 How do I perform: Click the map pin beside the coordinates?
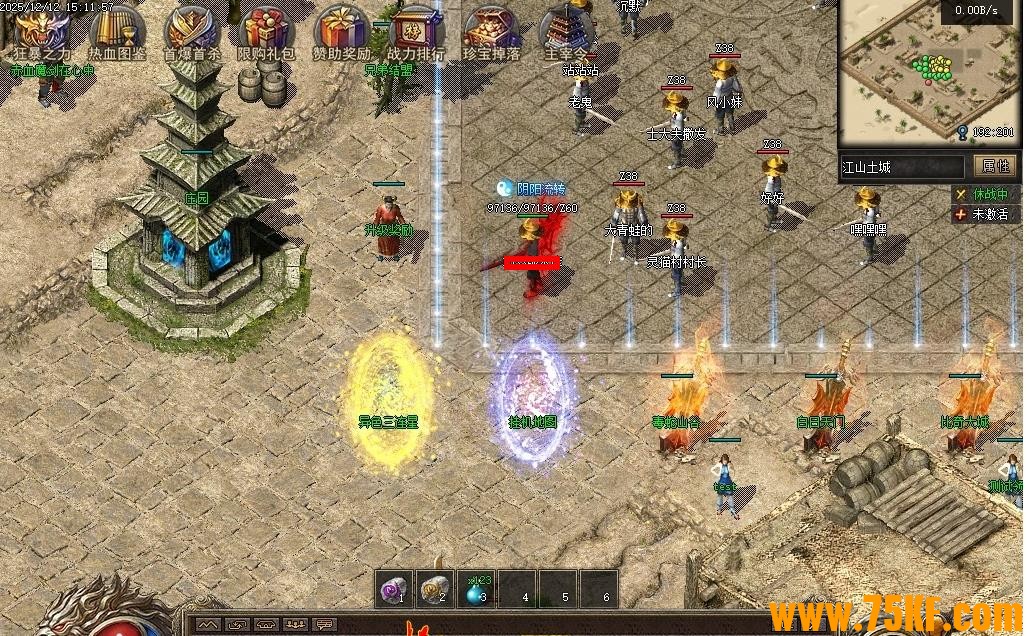(962, 132)
